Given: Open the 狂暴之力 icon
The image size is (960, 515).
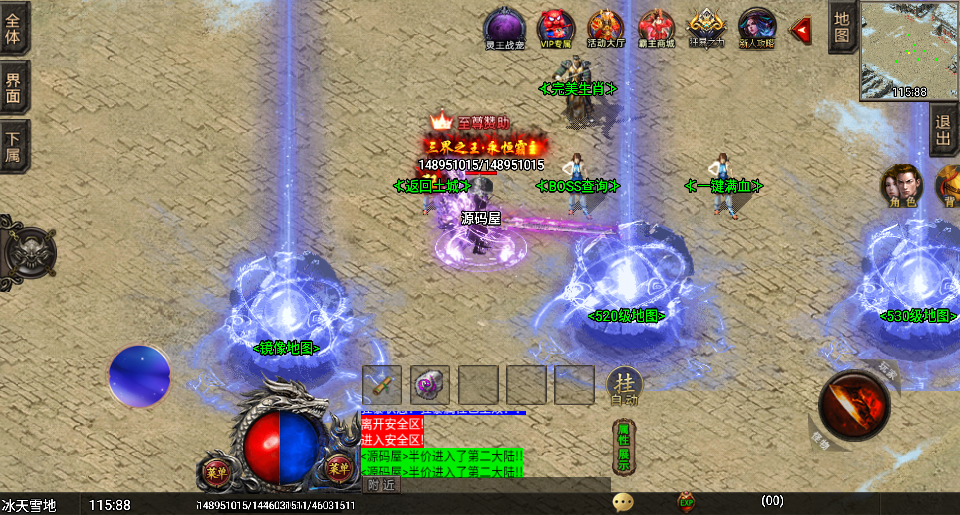Looking at the screenshot, I should [x=707, y=27].
